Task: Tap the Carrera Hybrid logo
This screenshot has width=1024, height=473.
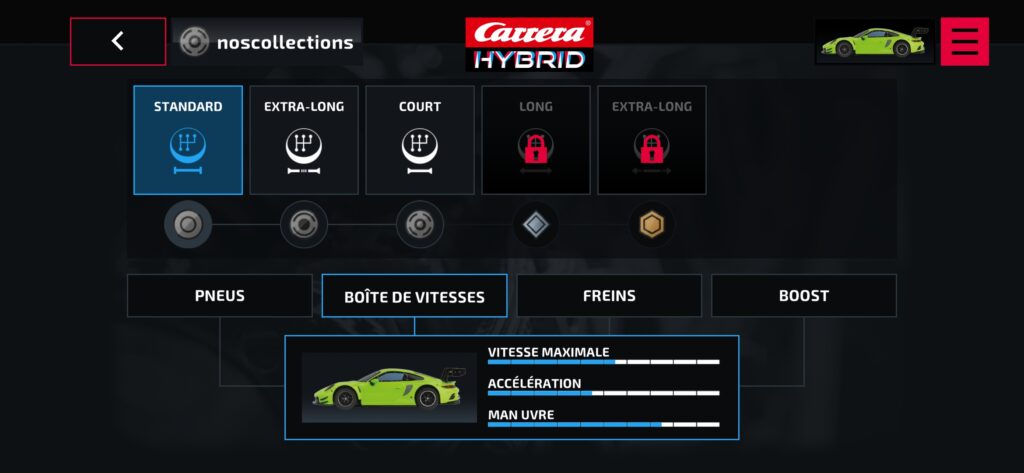Action: [529, 44]
